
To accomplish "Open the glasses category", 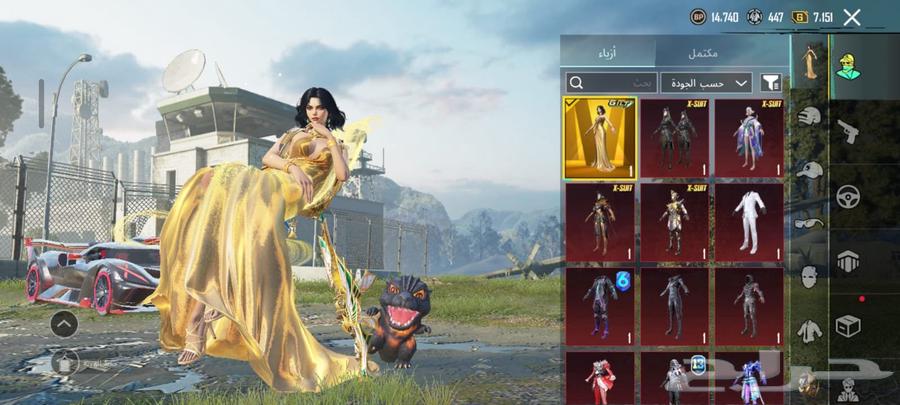I will 810,222.
